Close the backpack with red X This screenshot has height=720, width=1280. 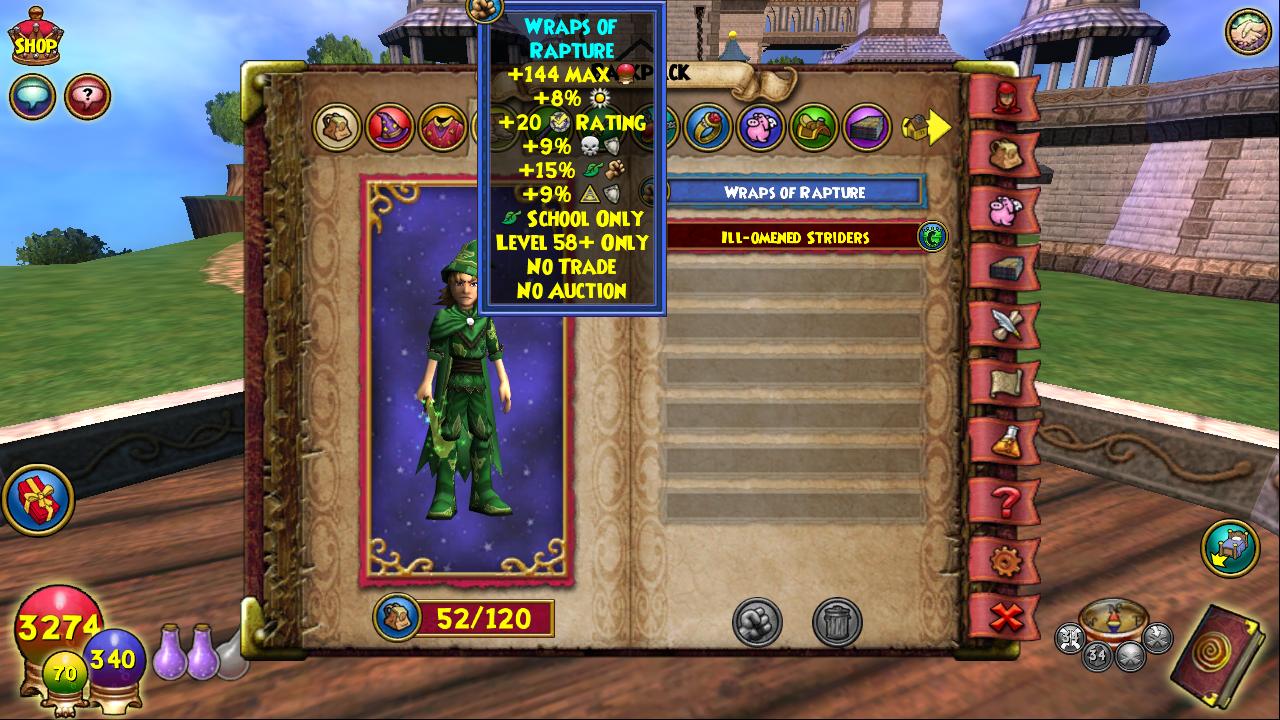pyautogui.click(x=1004, y=618)
